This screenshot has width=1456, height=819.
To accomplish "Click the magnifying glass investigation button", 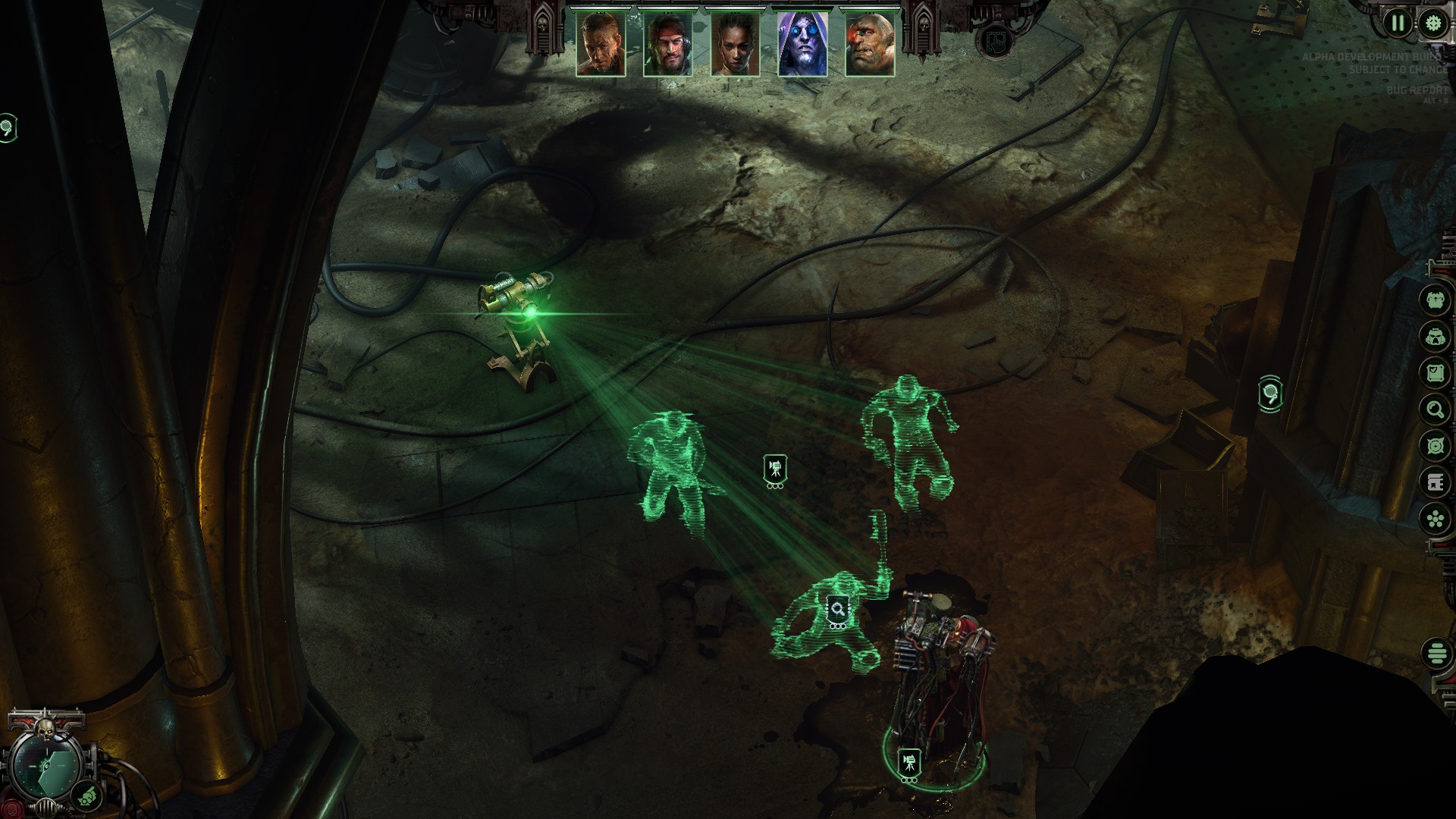I will [1435, 410].
